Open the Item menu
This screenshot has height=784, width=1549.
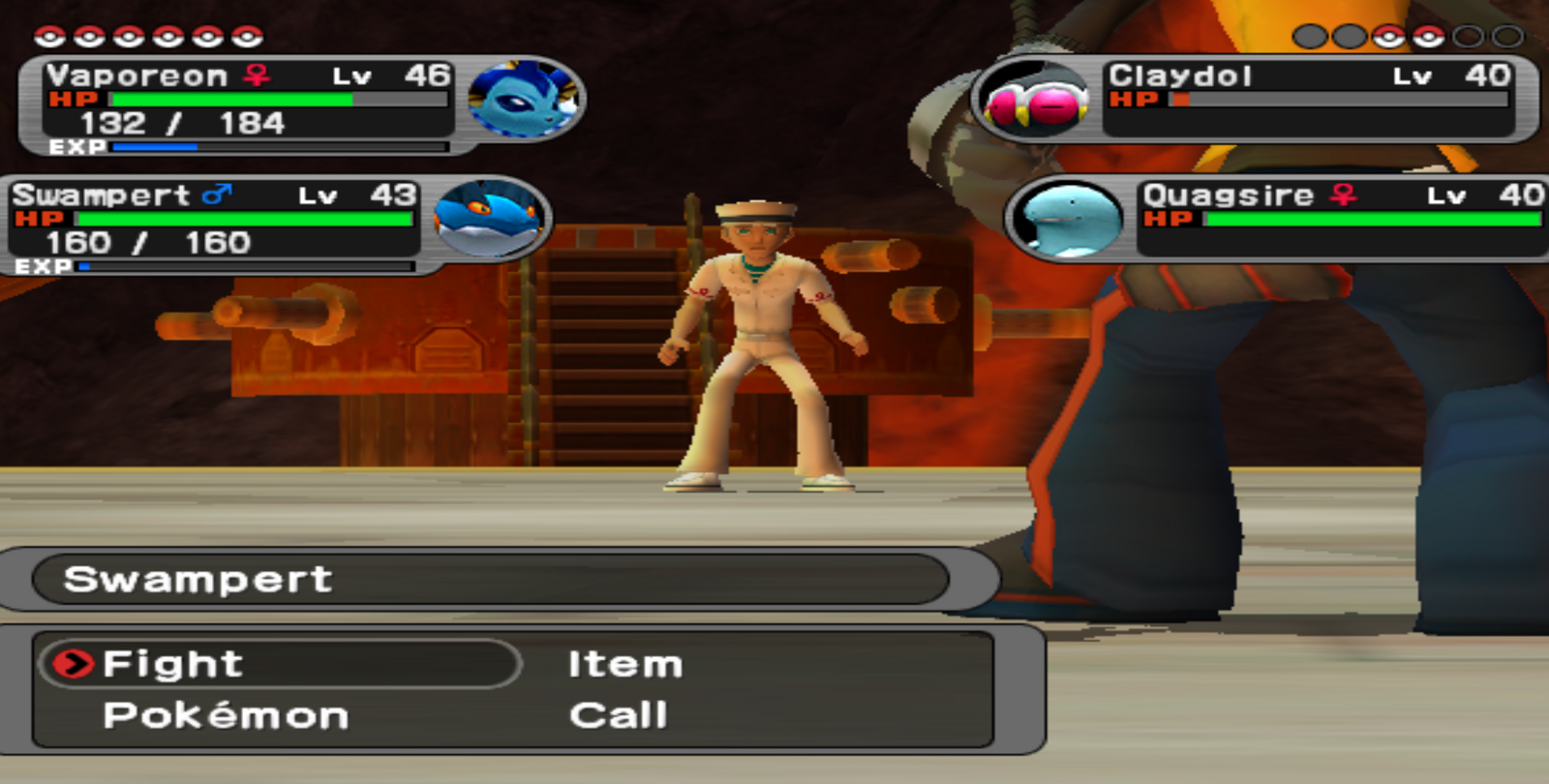pos(625,664)
